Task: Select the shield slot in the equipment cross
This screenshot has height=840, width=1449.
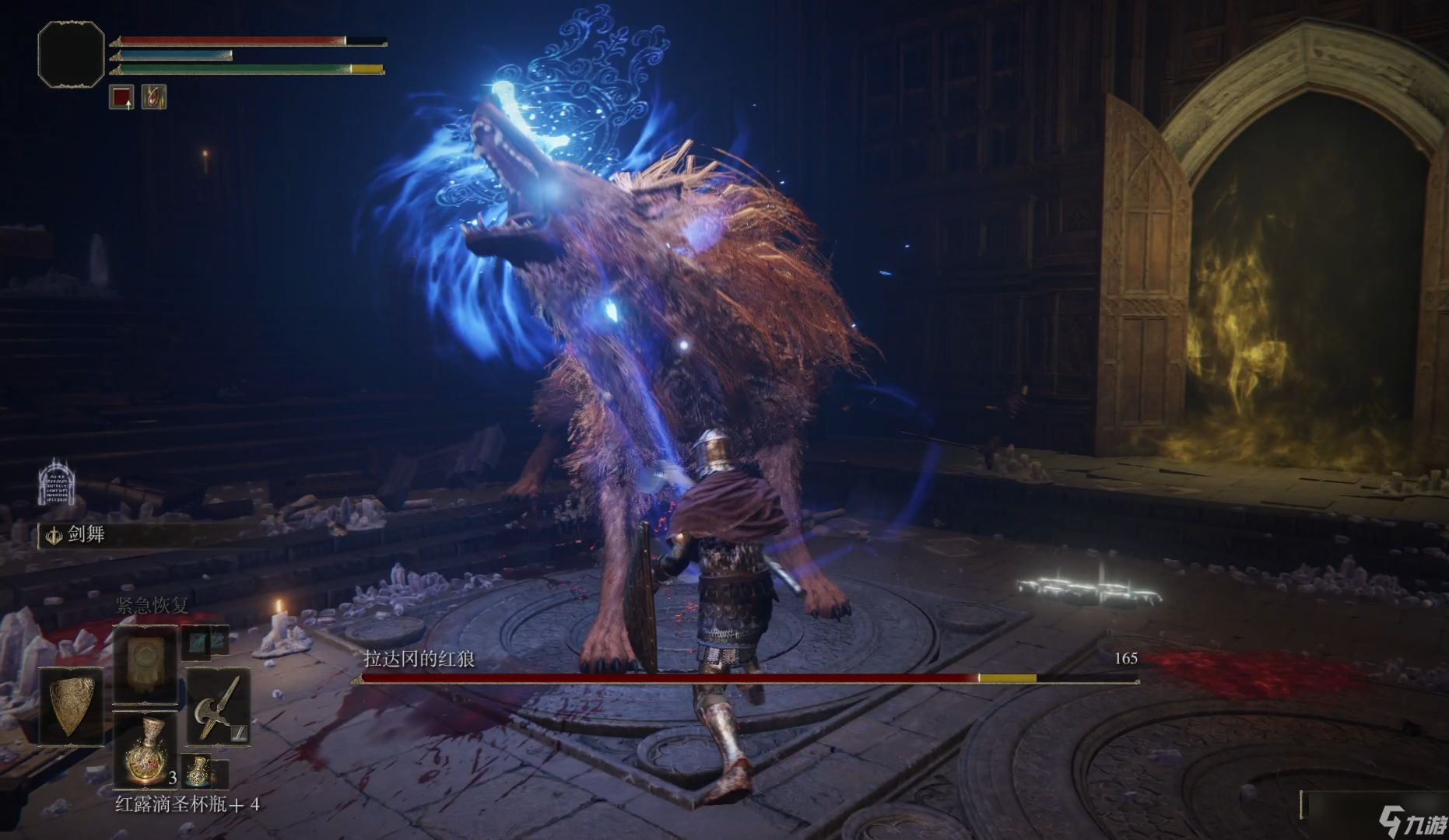Action: [71, 705]
